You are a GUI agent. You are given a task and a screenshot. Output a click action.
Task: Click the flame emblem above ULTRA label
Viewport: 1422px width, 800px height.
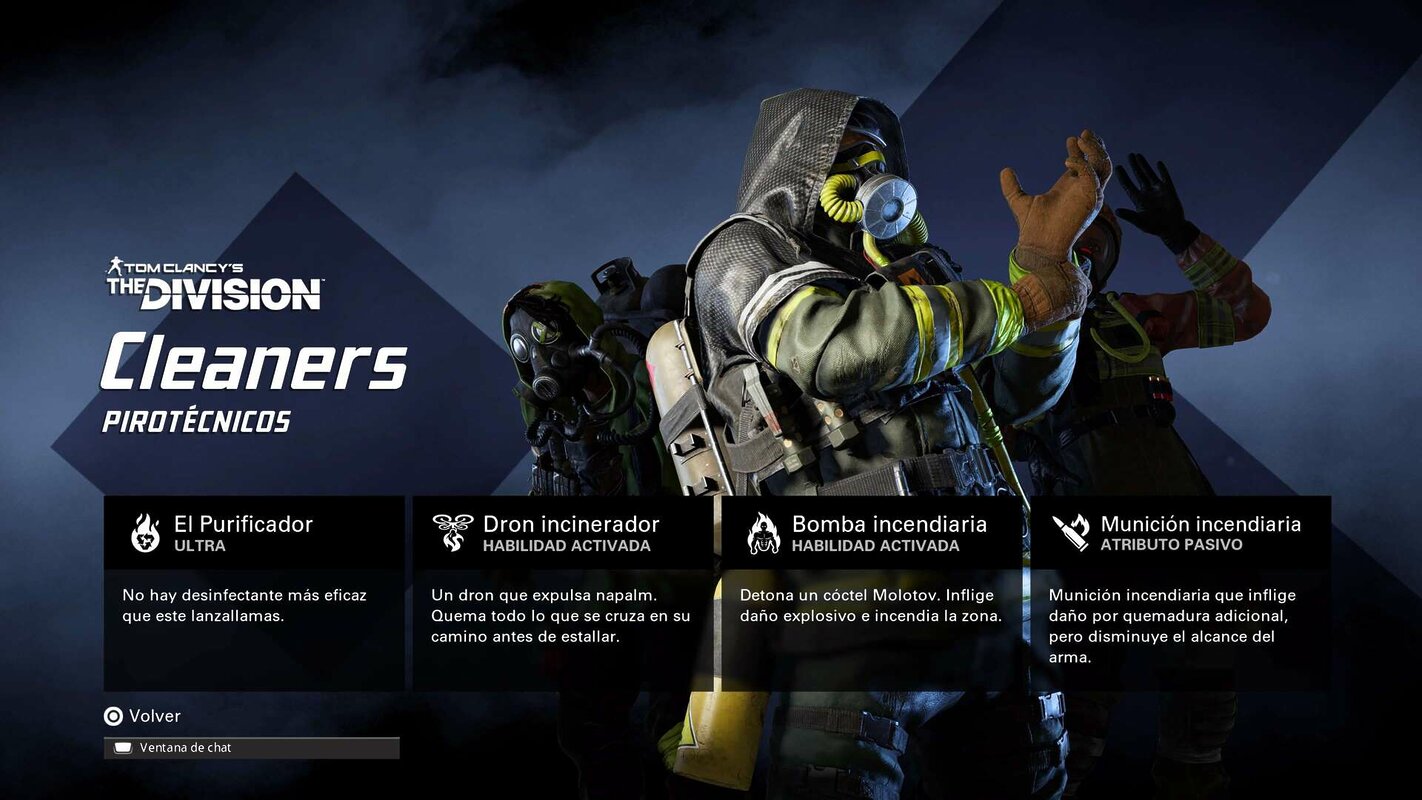pos(146,531)
